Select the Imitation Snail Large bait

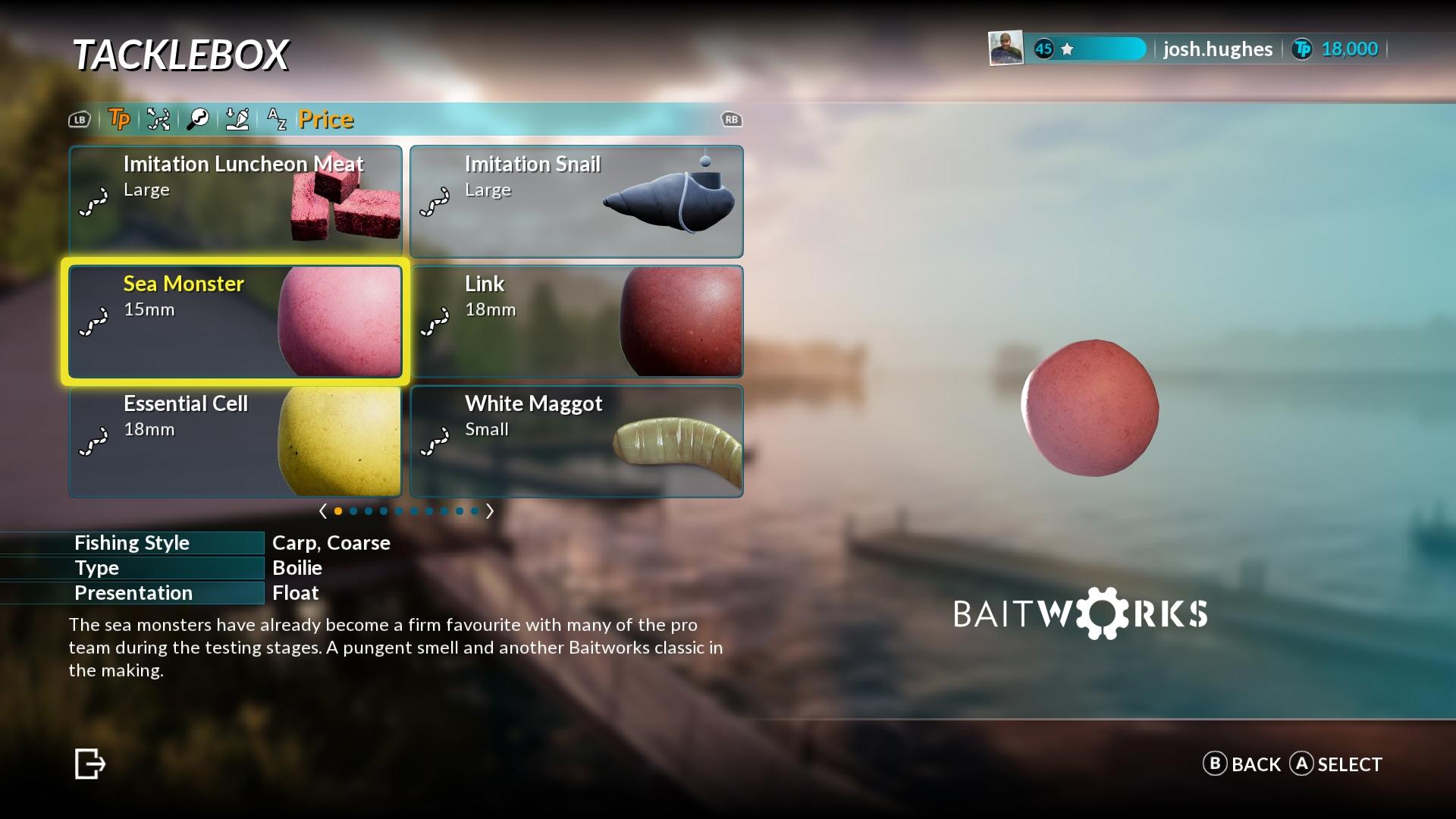576,201
